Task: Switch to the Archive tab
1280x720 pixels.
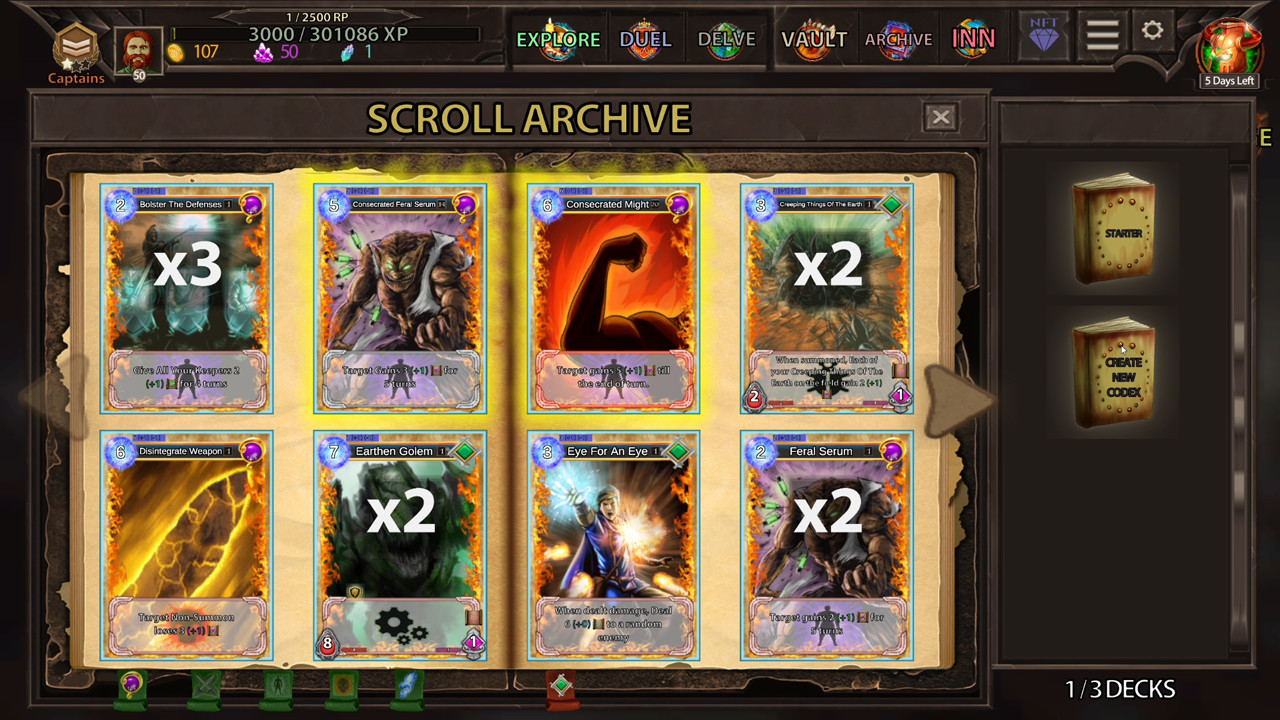Action: click(x=898, y=40)
